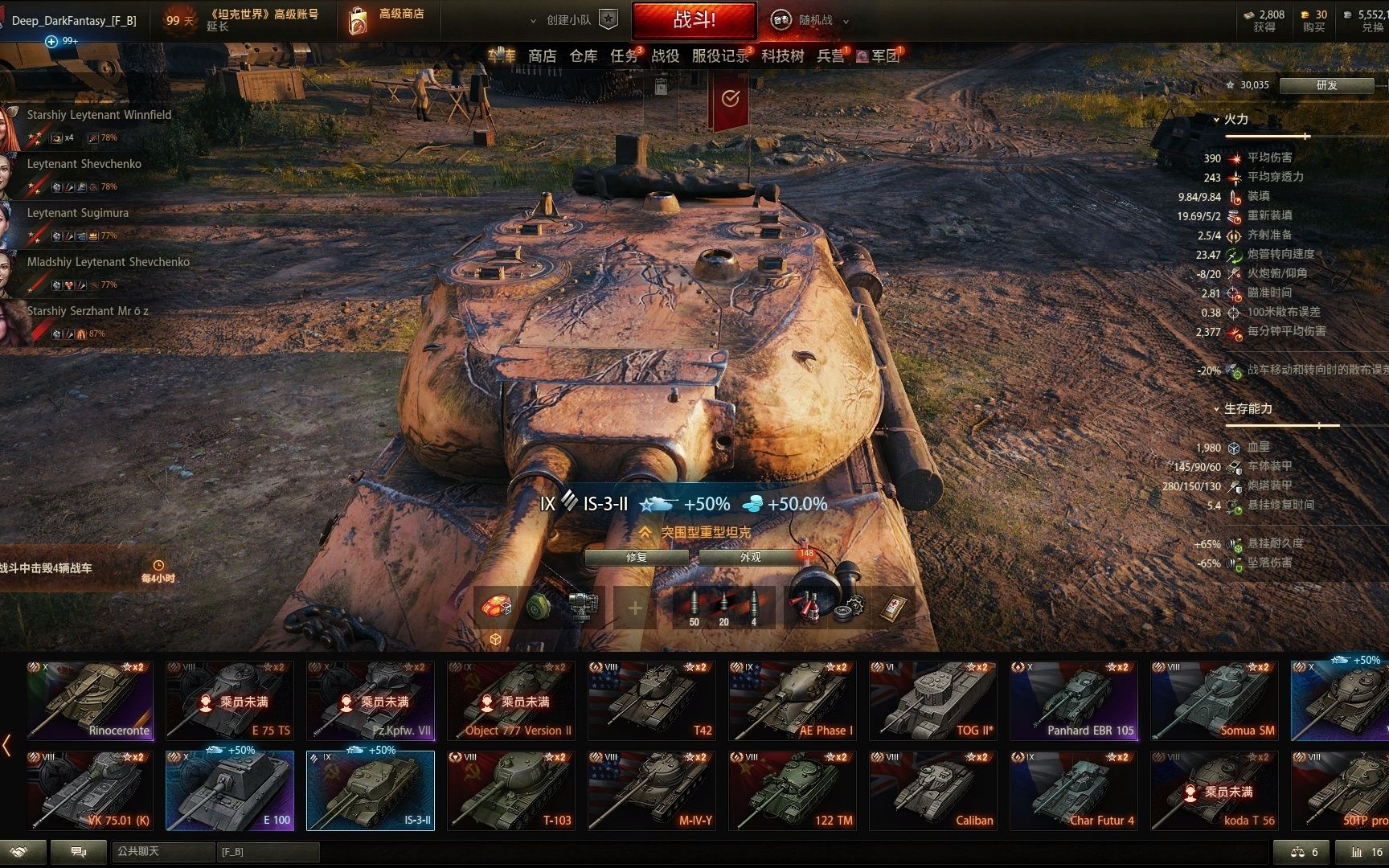Select crew member Leytenant Sugimura
The width and height of the screenshot is (1389, 868).
(77, 213)
